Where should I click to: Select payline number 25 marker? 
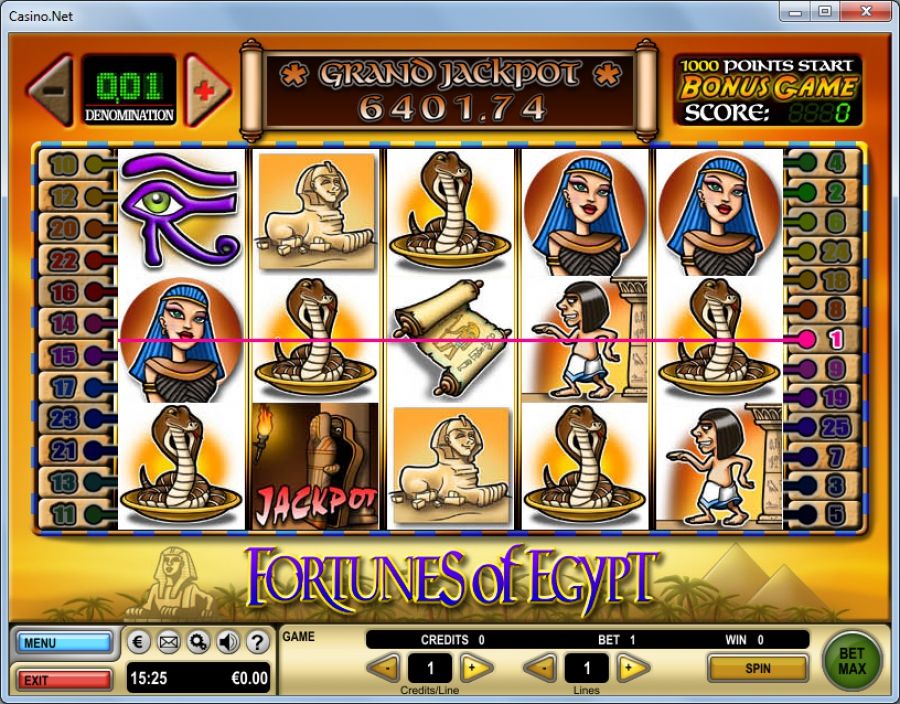point(835,428)
